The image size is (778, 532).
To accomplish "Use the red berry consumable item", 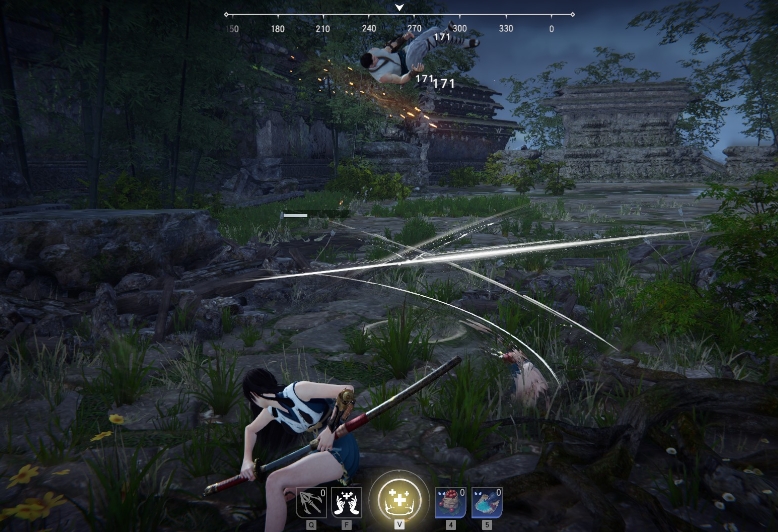I will pyautogui.click(x=450, y=501).
